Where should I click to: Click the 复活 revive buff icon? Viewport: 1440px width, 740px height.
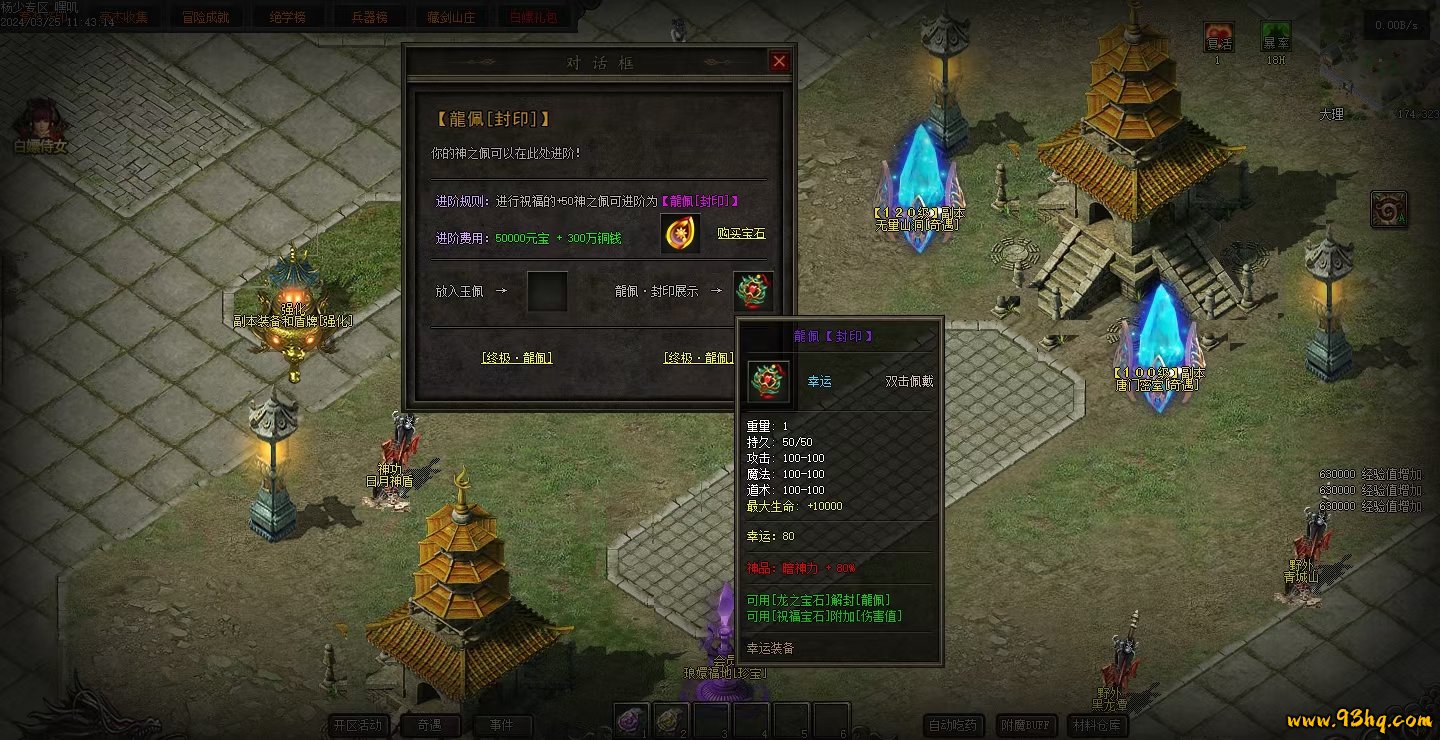point(1218,37)
